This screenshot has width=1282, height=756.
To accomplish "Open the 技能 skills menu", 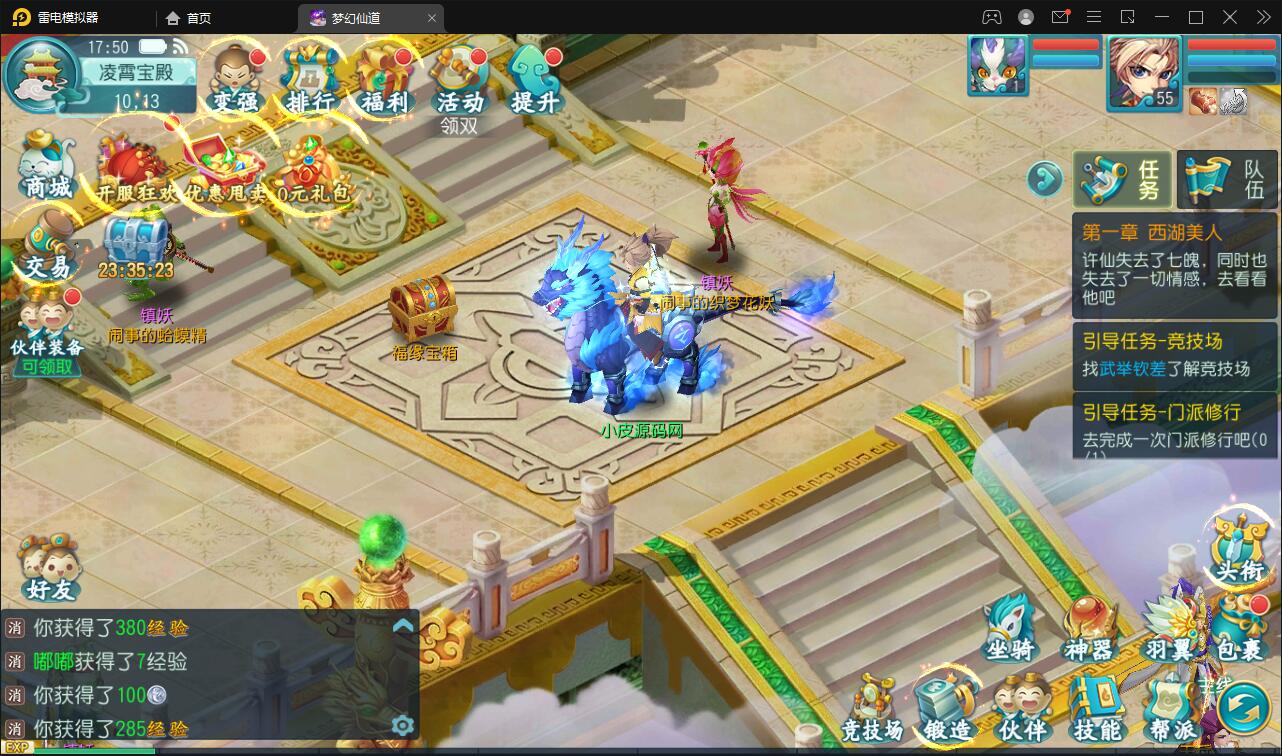I will [x=1097, y=708].
